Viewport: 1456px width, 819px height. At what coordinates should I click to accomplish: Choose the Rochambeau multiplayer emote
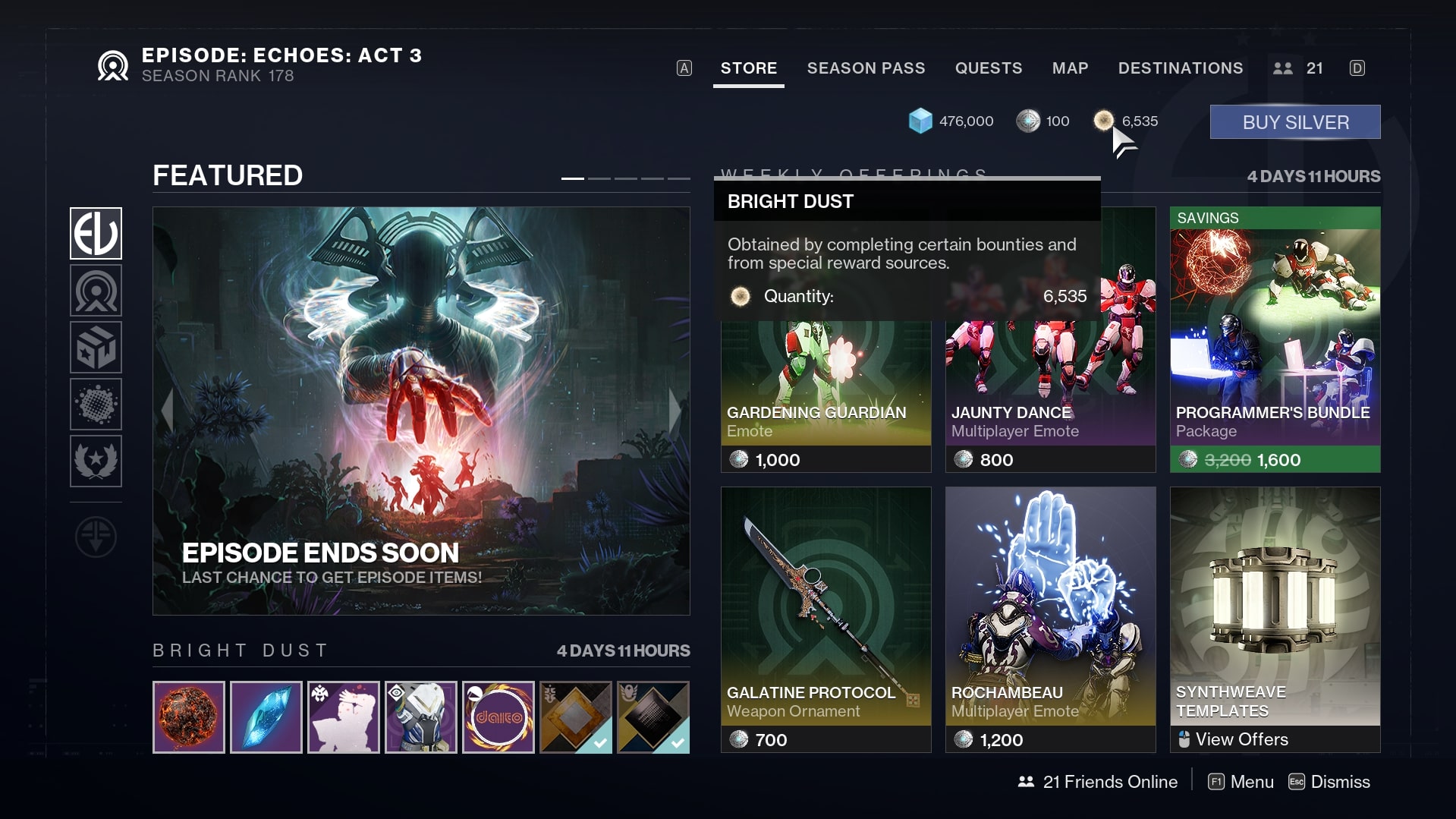click(x=1050, y=619)
